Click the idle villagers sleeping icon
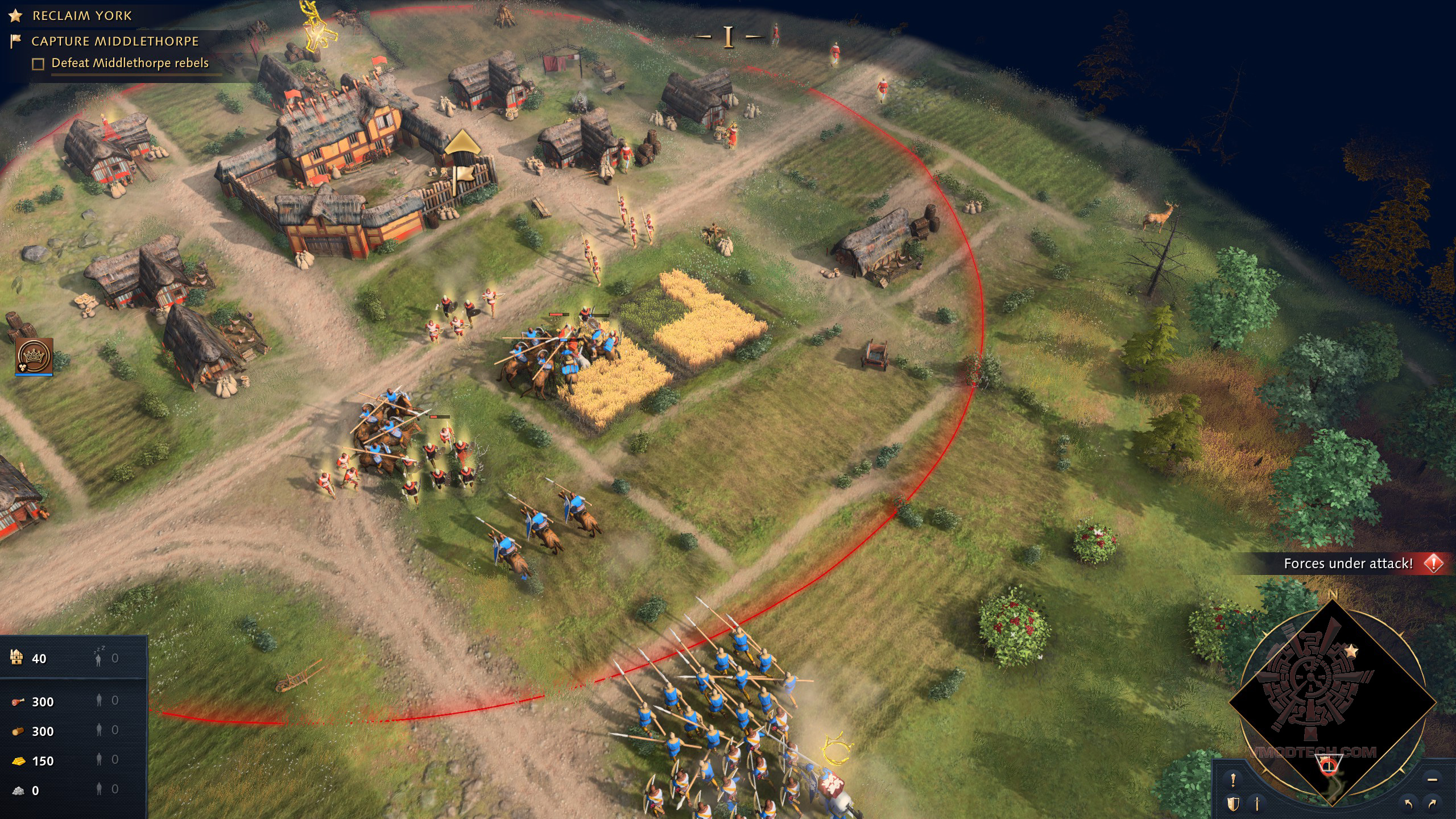The width and height of the screenshot is (1456, 819). pyautogui.click(x=99, y=657)
